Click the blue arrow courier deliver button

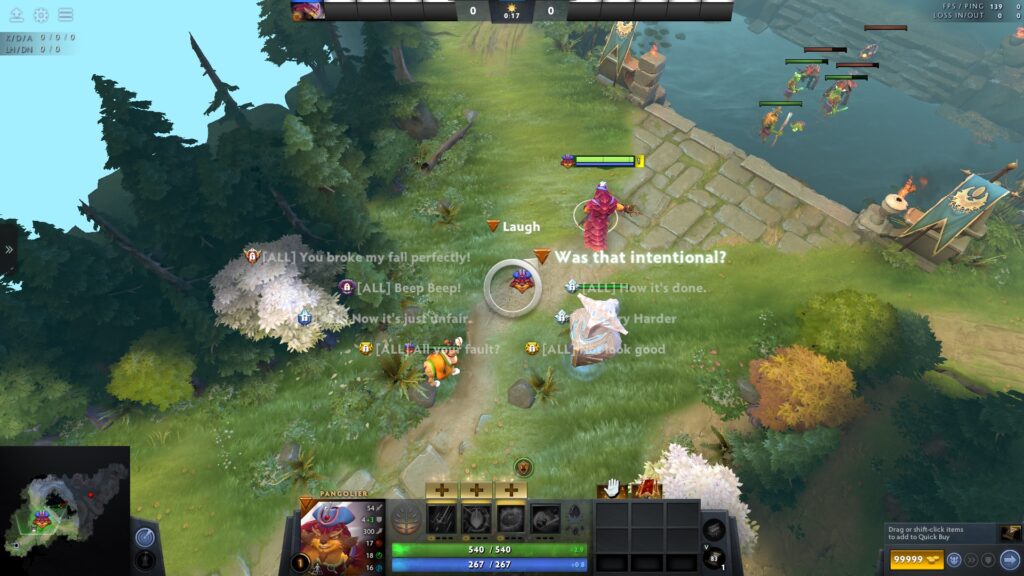point(1008,559)
